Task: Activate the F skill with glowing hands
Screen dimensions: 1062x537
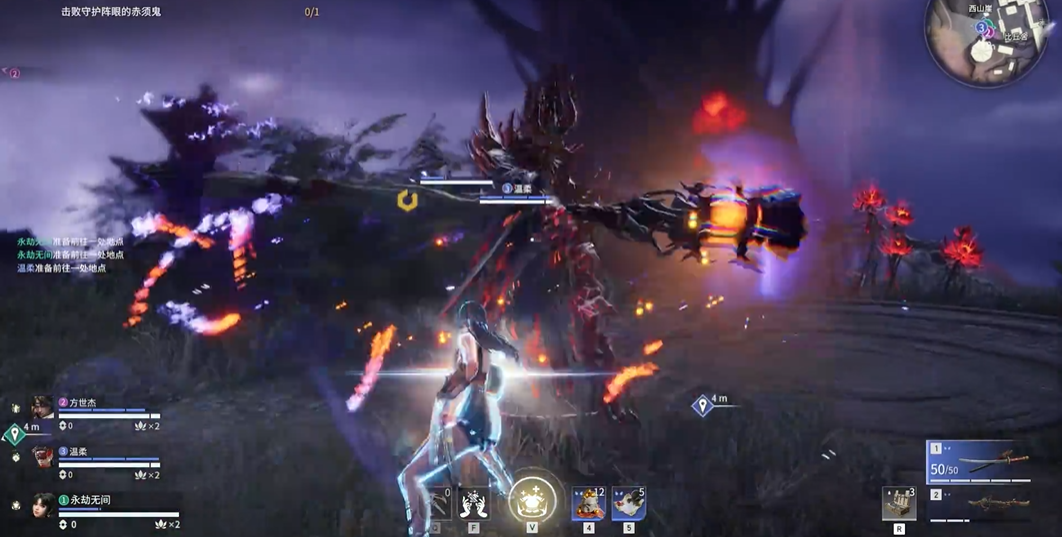Action: coord(473,503)
